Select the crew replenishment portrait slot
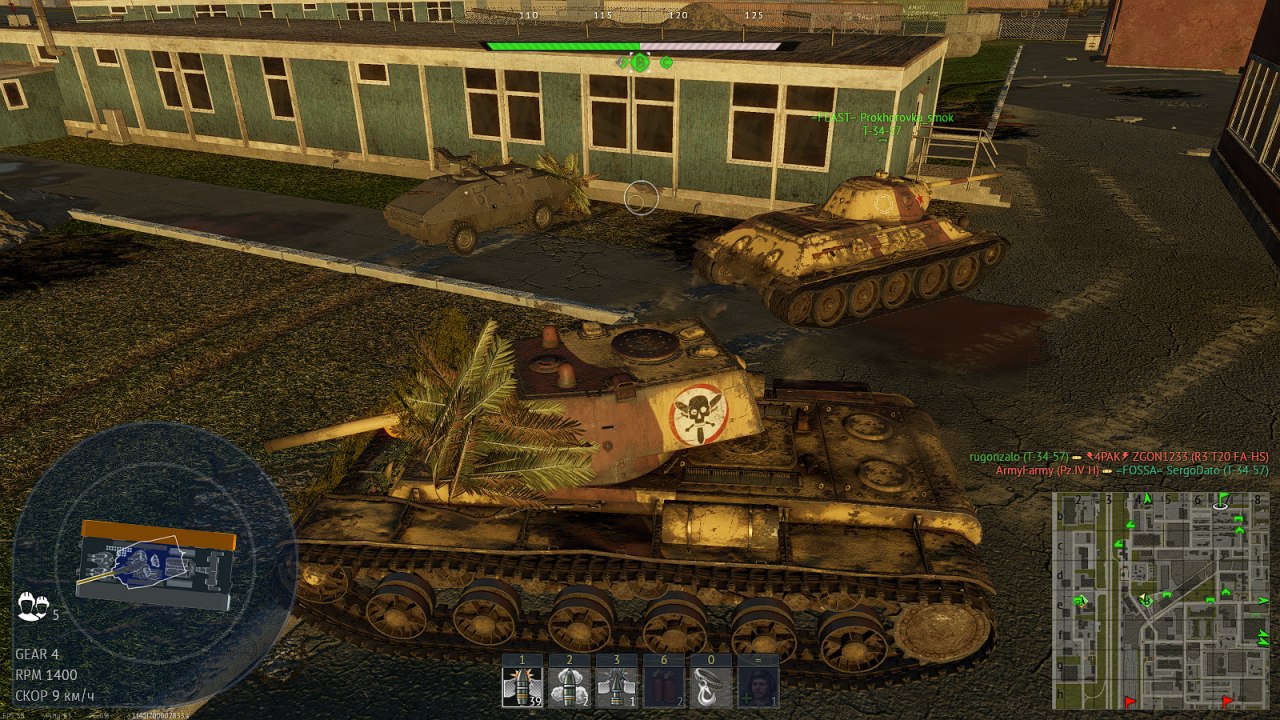 [x=757, y=687]
